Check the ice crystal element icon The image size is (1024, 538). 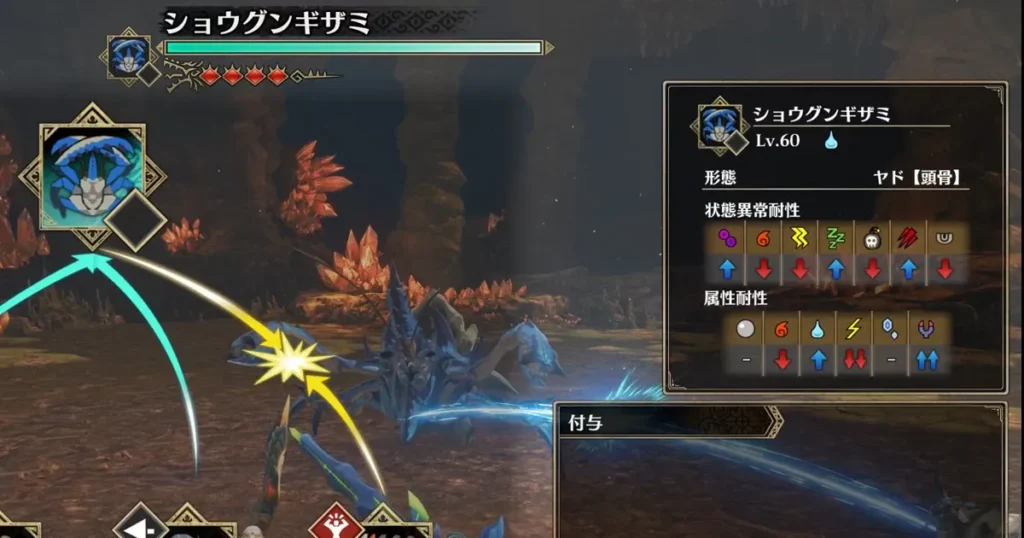click(x=891, y=329)
